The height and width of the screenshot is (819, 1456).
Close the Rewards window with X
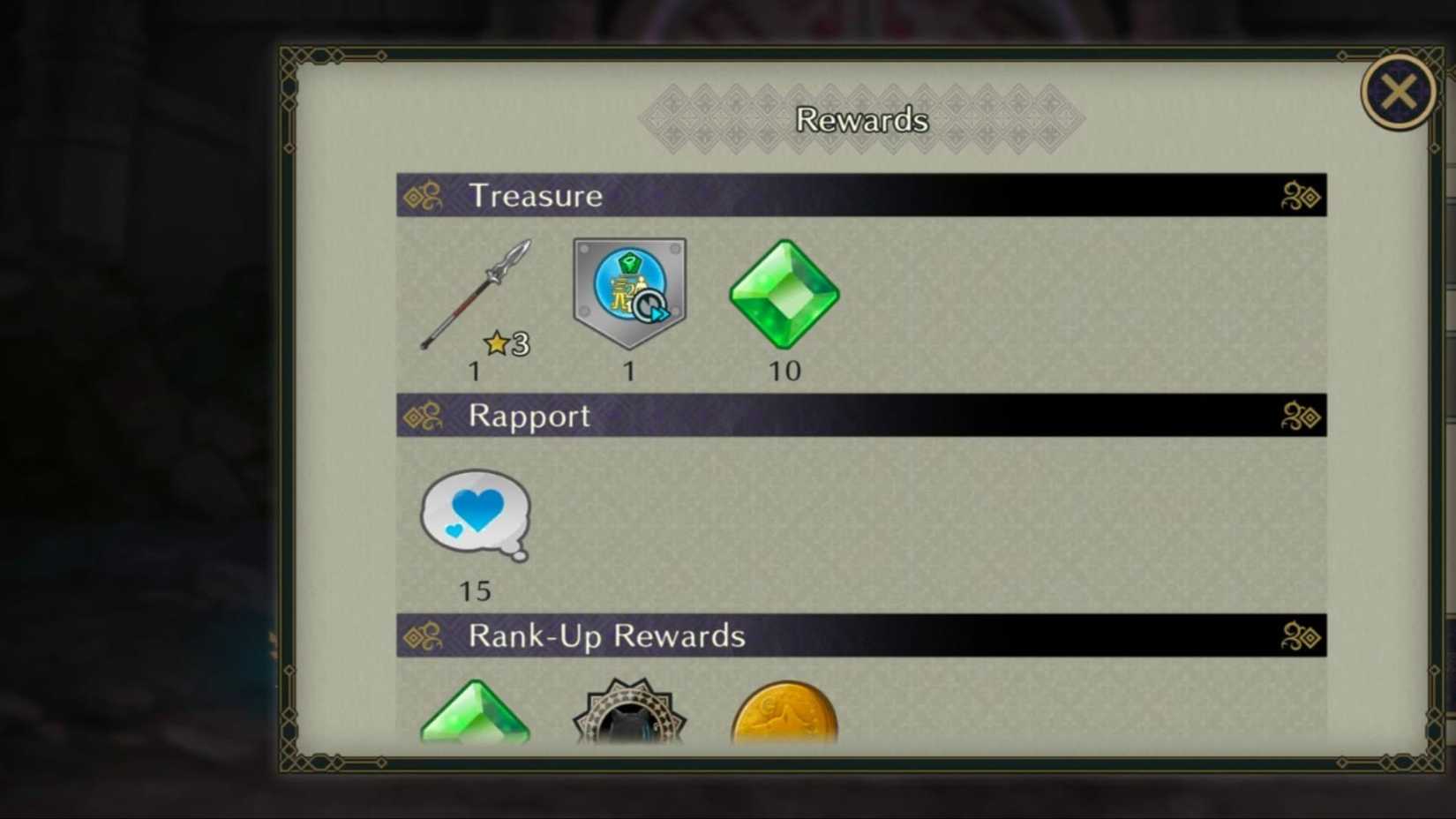pyautogui.click(x=1397, y=91)
